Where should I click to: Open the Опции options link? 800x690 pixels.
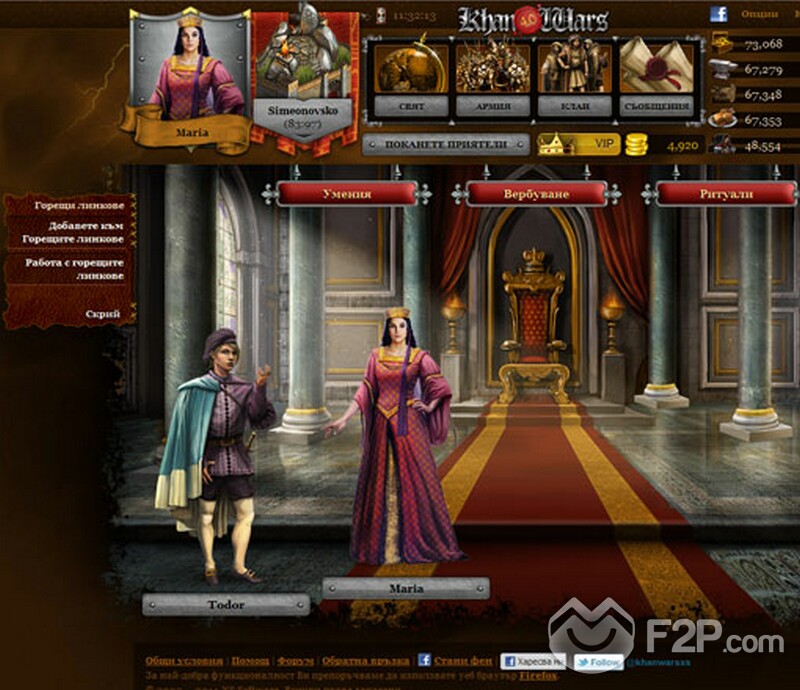coord(759,15)
